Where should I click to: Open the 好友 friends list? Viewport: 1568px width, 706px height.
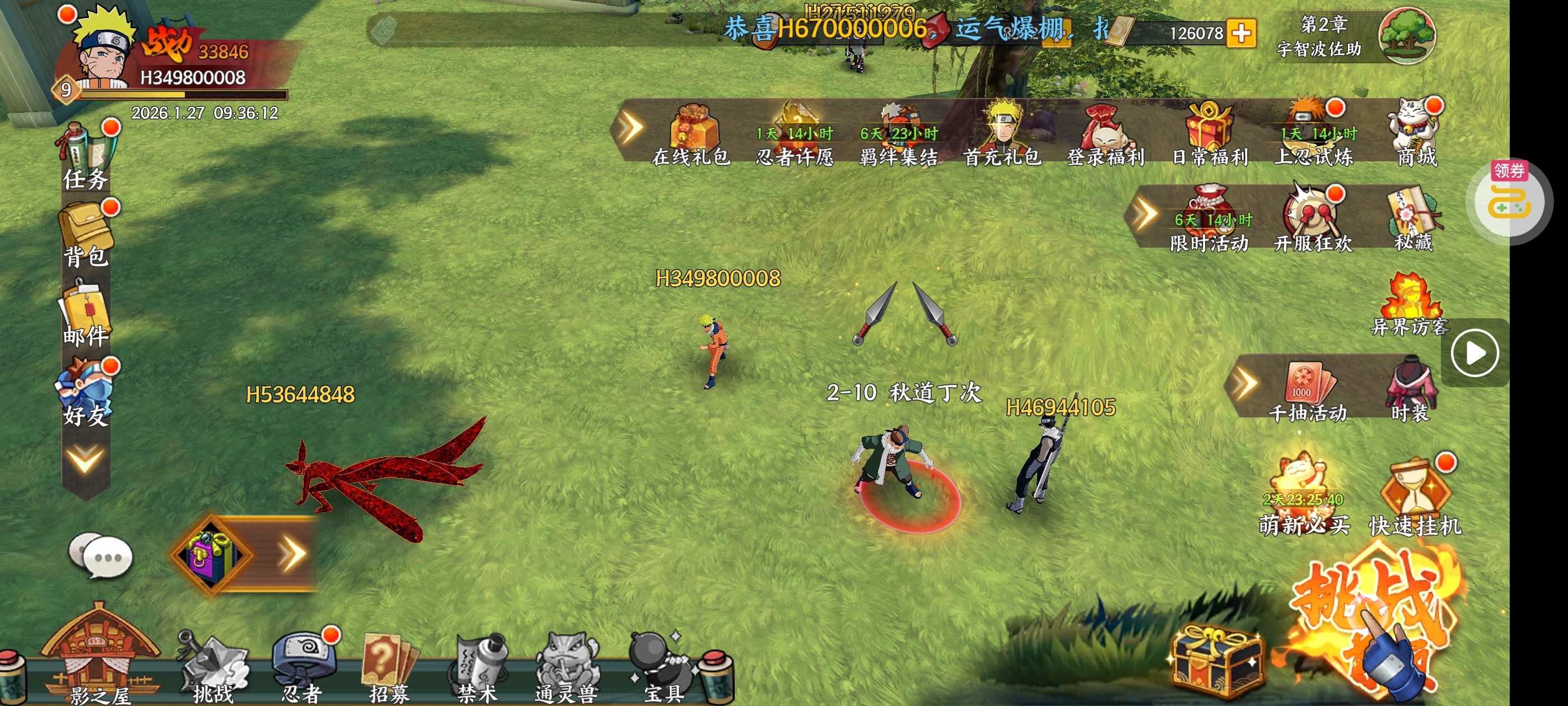click(x=86, y=393)
